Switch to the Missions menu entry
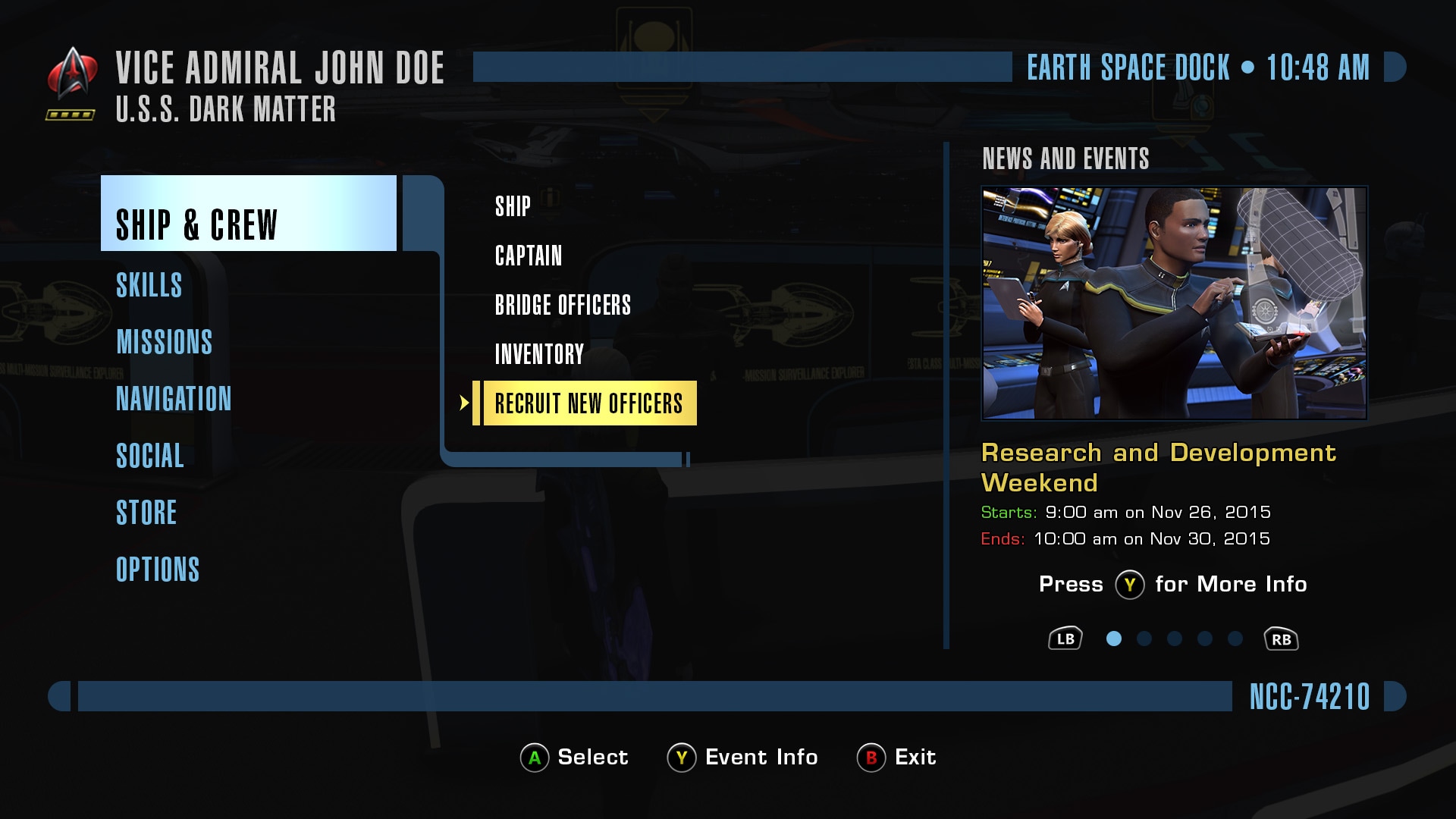 click(164, 342)
